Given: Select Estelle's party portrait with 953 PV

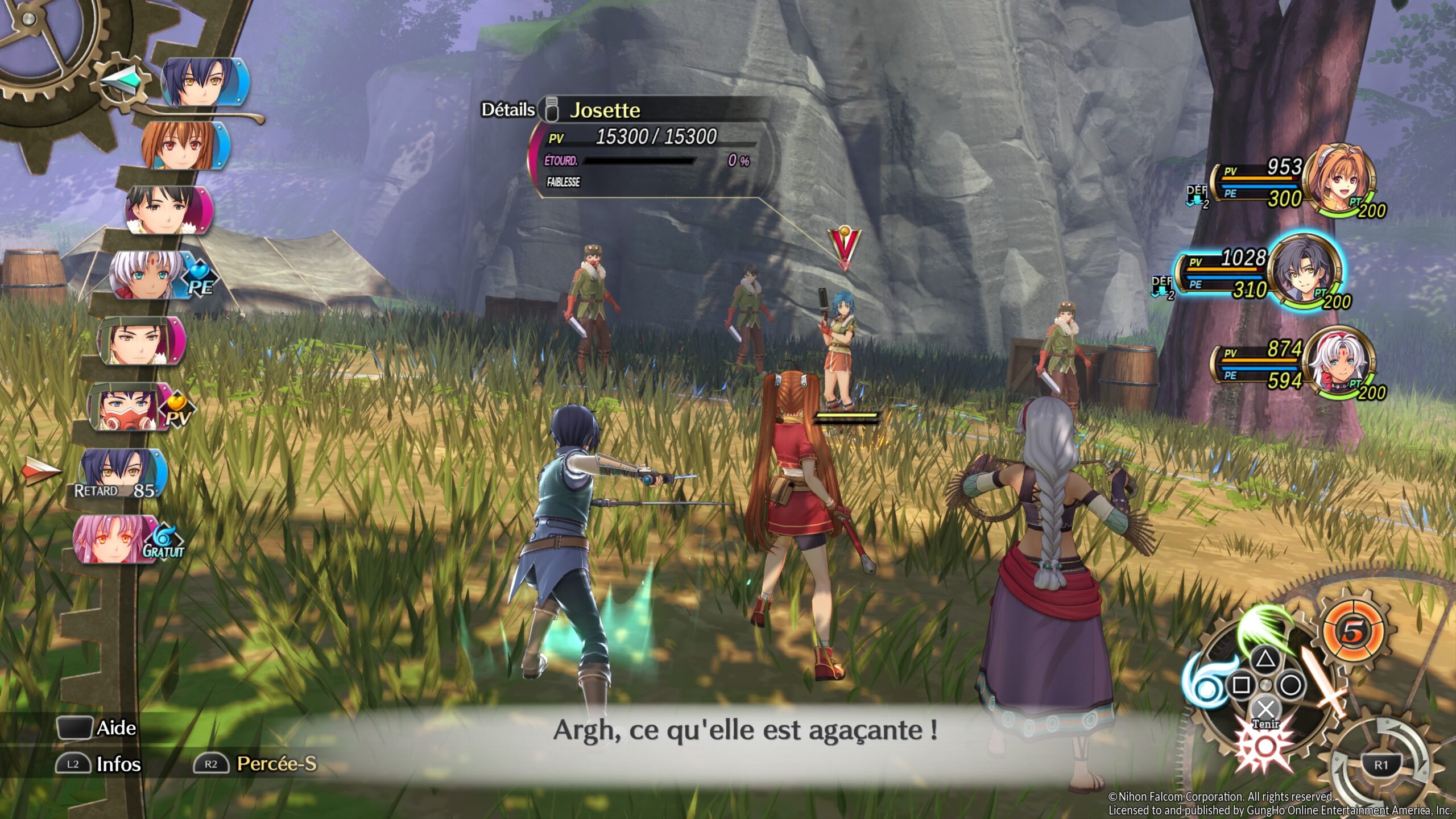Looking at the screenshot, I should (x=1339, y=177).
